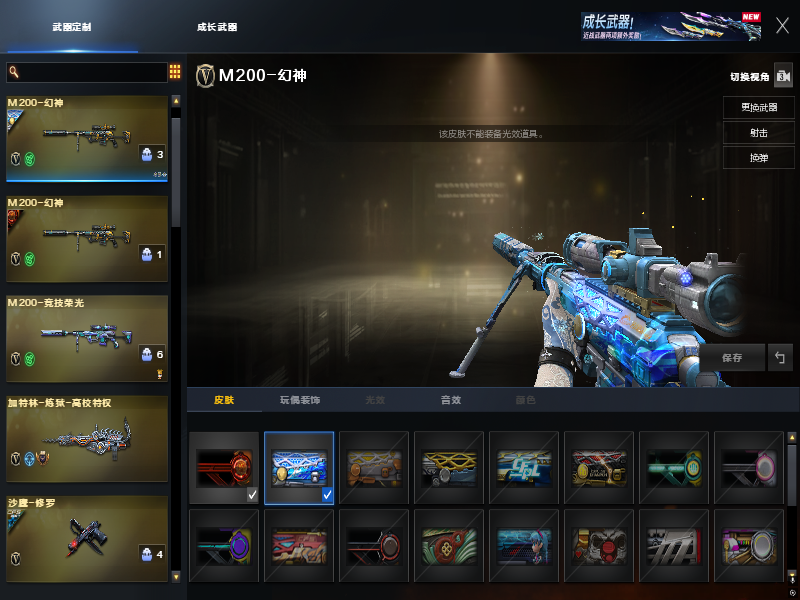Screen dimensions: 800x600
Task: Save changes with the 保存 button
Action: (x=731, y=357)
